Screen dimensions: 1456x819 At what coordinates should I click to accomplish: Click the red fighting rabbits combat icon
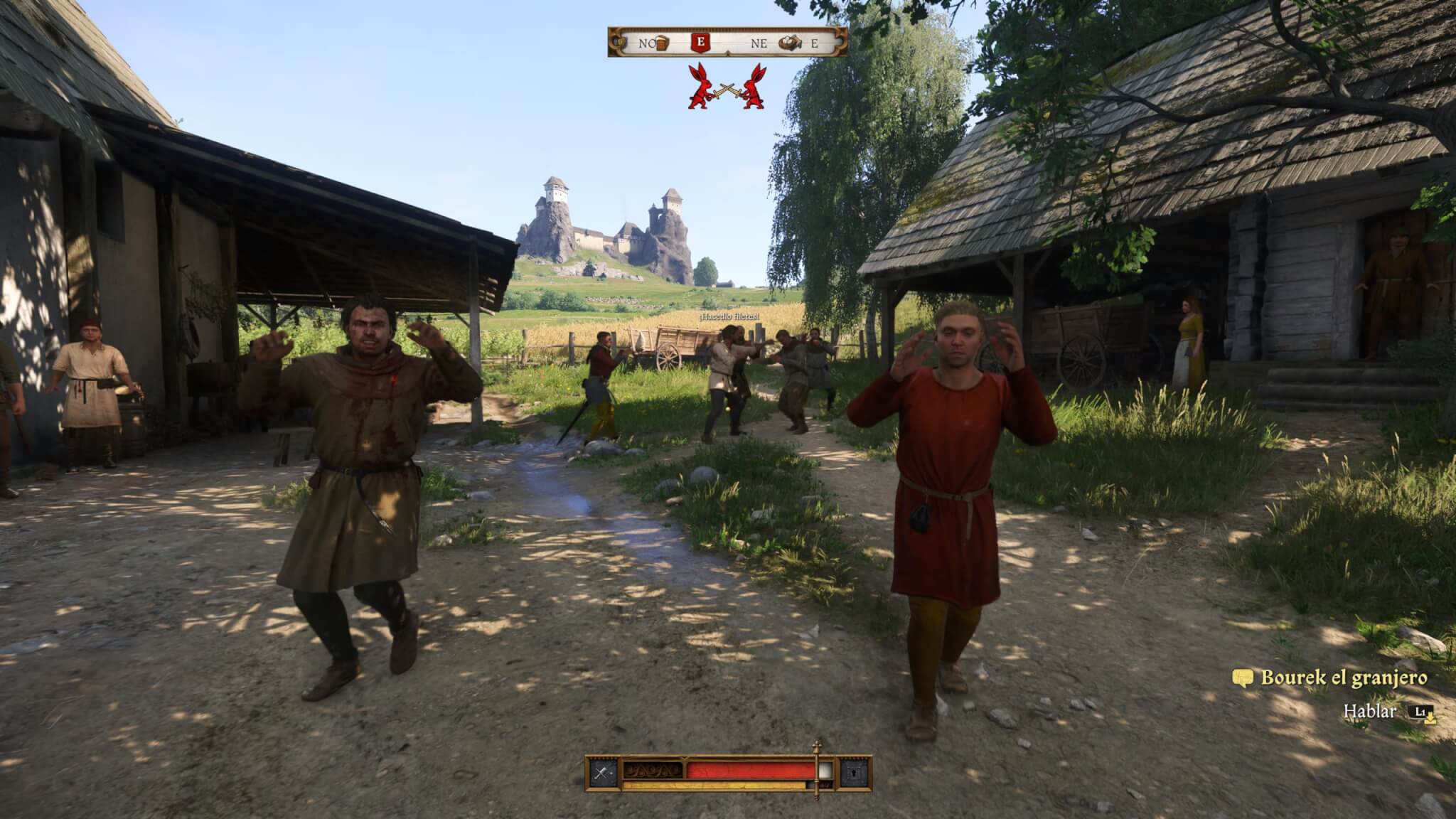(x=727, y=87)
